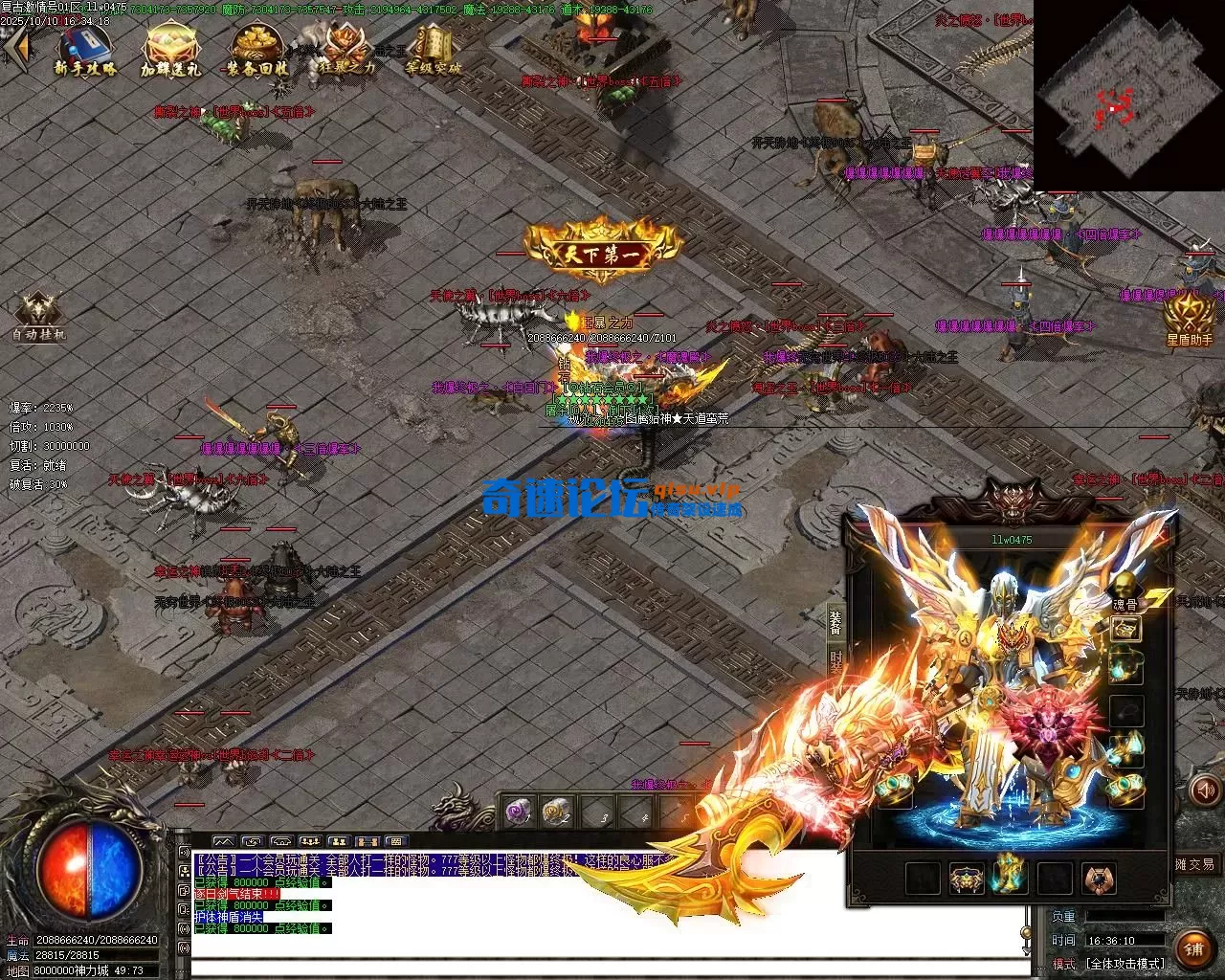Screen dimensions: 1225x980
Task: Toggle the sound speaker button
Action: 1204,791
